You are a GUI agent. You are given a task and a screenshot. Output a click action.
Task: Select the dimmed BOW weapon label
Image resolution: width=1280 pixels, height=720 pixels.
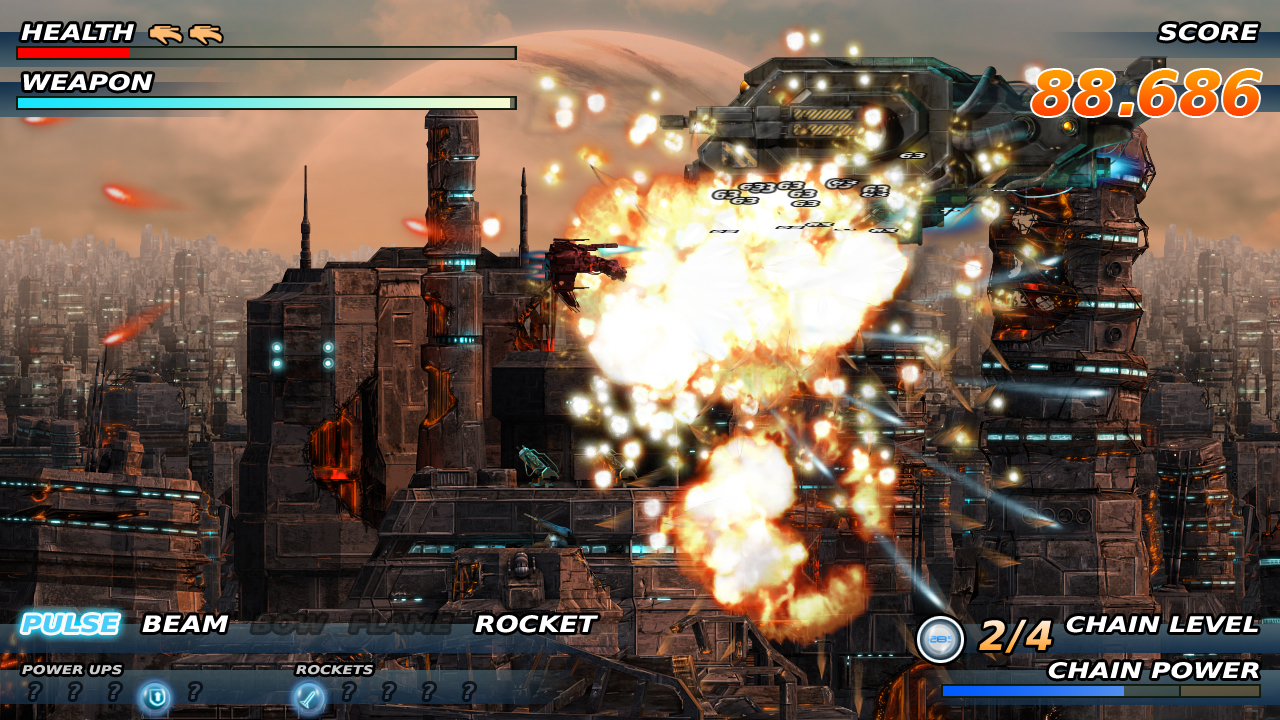coord(289,625)
